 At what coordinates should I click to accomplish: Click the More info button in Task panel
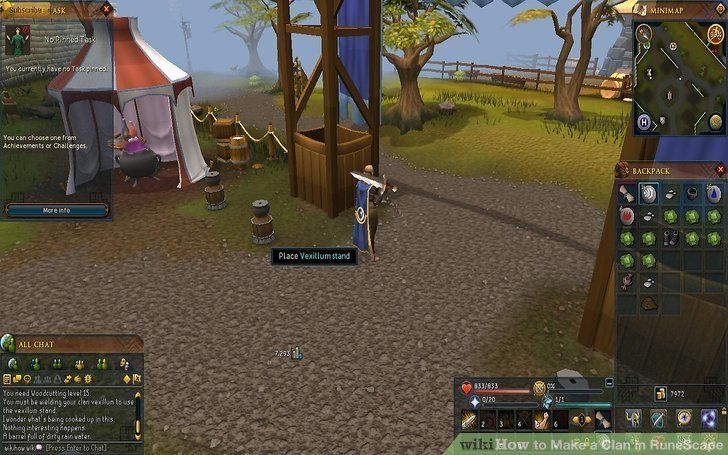click(x=56, y=211)
